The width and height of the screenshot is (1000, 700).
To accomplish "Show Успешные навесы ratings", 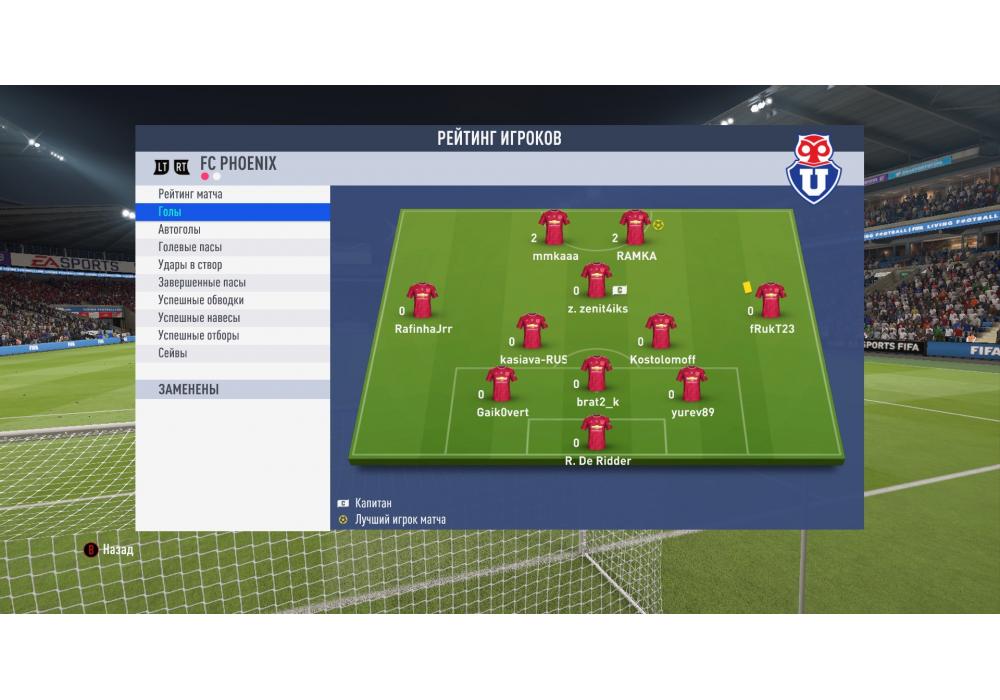I will click(x=232, y=318).
